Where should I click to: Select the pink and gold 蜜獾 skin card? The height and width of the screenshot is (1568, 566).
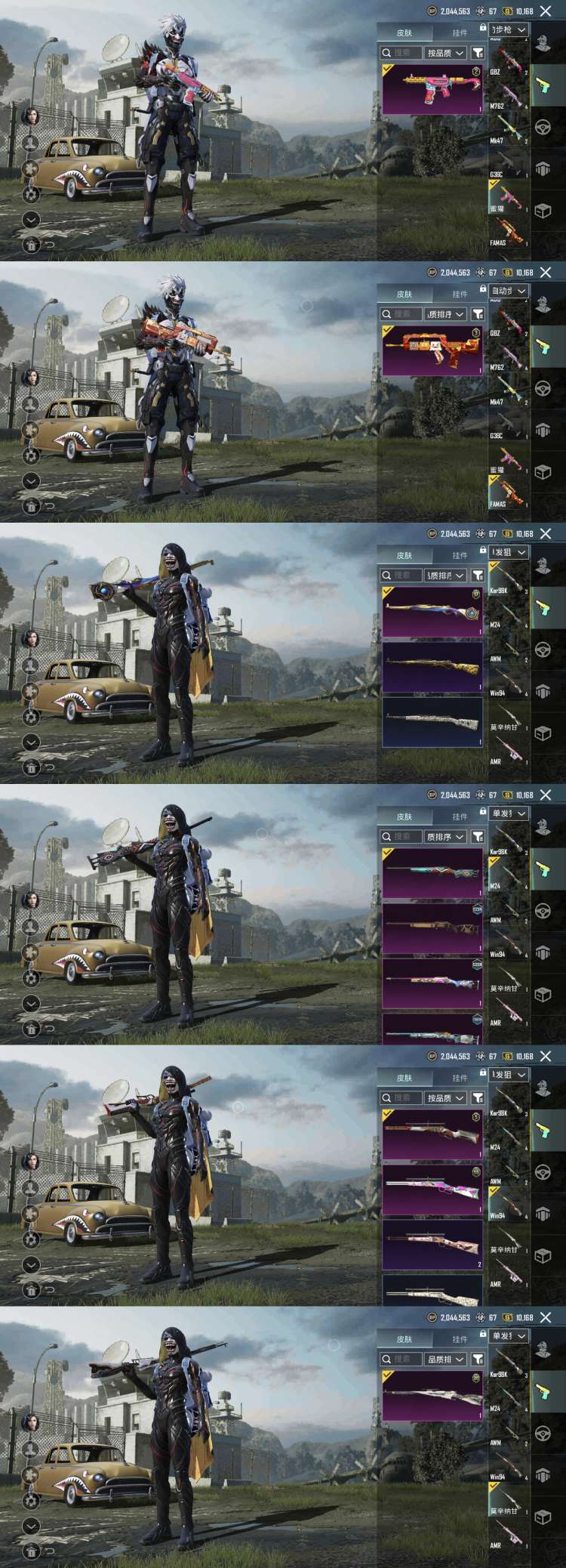pos(432,90)
